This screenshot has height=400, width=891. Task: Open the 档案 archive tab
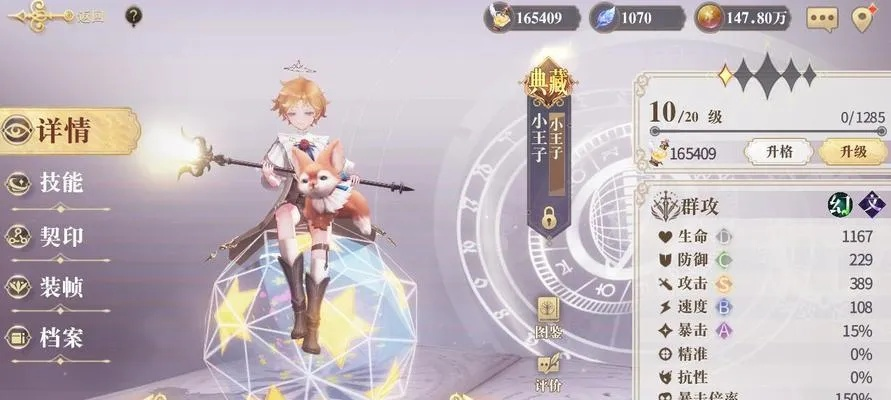tap(58, 337)
